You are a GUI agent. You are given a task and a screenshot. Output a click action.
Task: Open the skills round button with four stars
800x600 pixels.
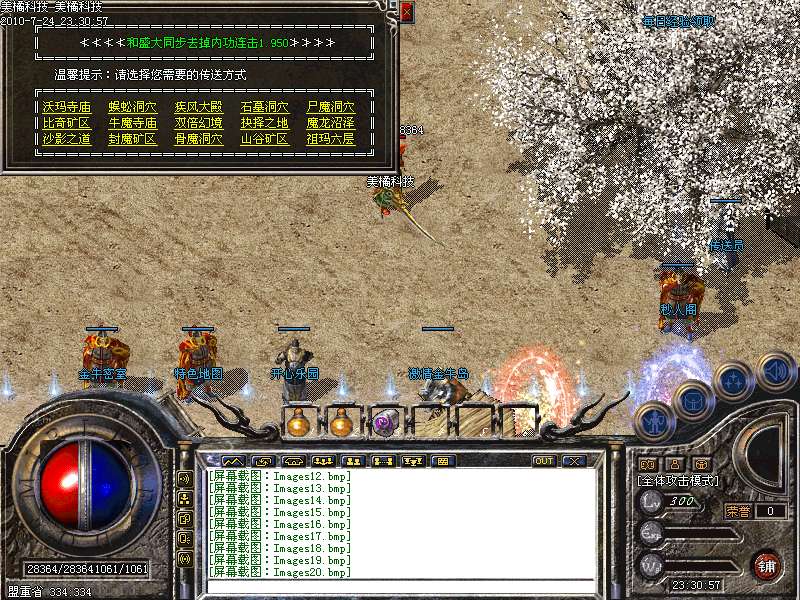pos(734,381)
